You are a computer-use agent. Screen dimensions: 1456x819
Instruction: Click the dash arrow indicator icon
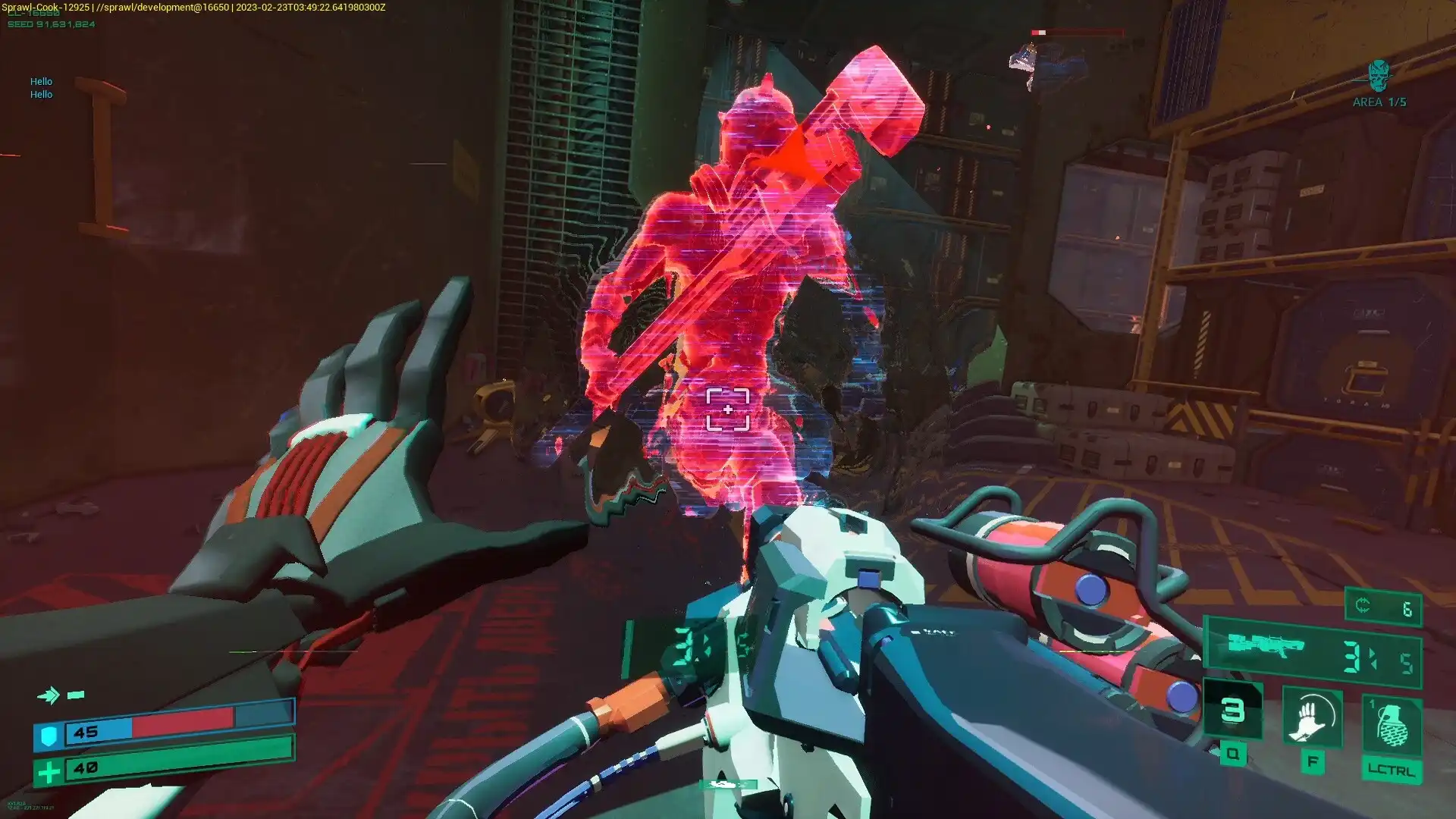pos(49,695)
